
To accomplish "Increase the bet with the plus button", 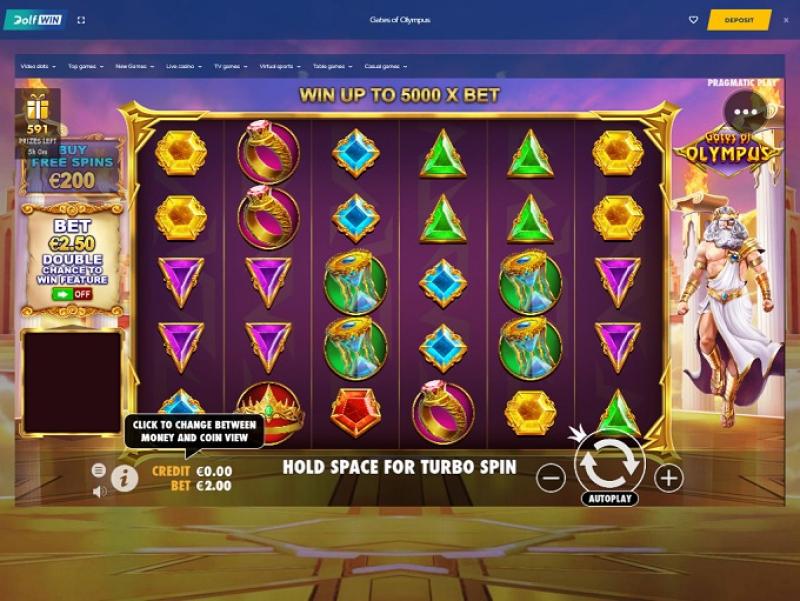I will pyautogui.click(x=668, y=478).
